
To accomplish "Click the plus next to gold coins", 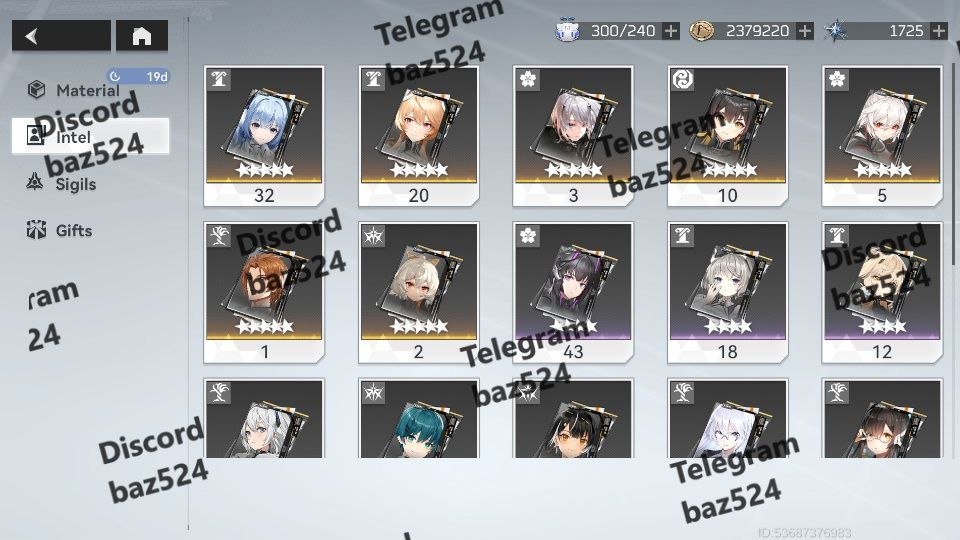I will pos(805,31).
